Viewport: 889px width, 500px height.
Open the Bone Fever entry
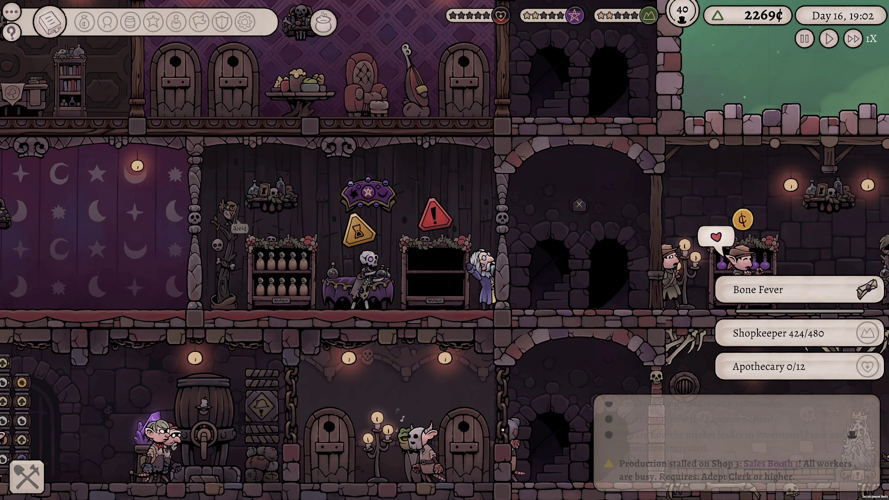(x=799, y=290)
